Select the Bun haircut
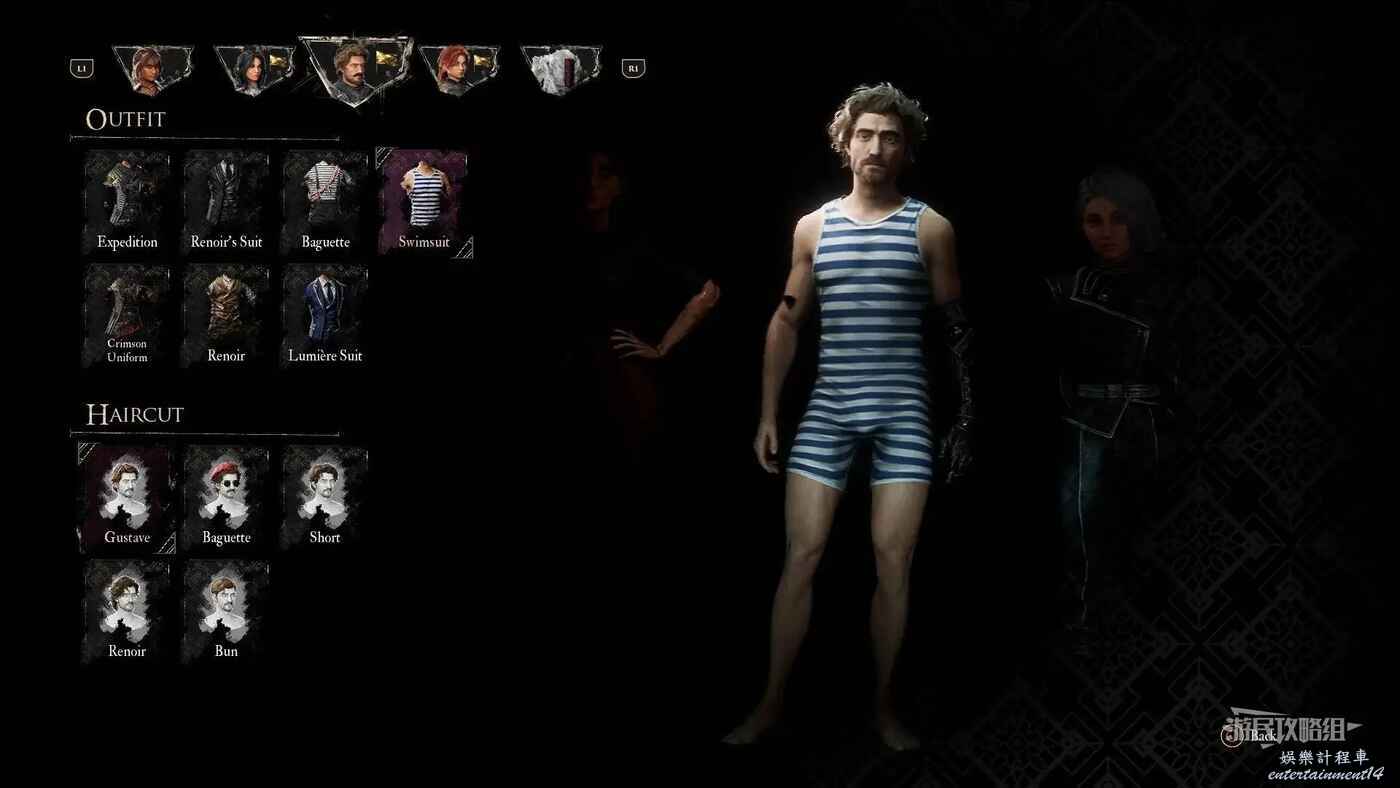1400x788 pixels. click(226, 612)
